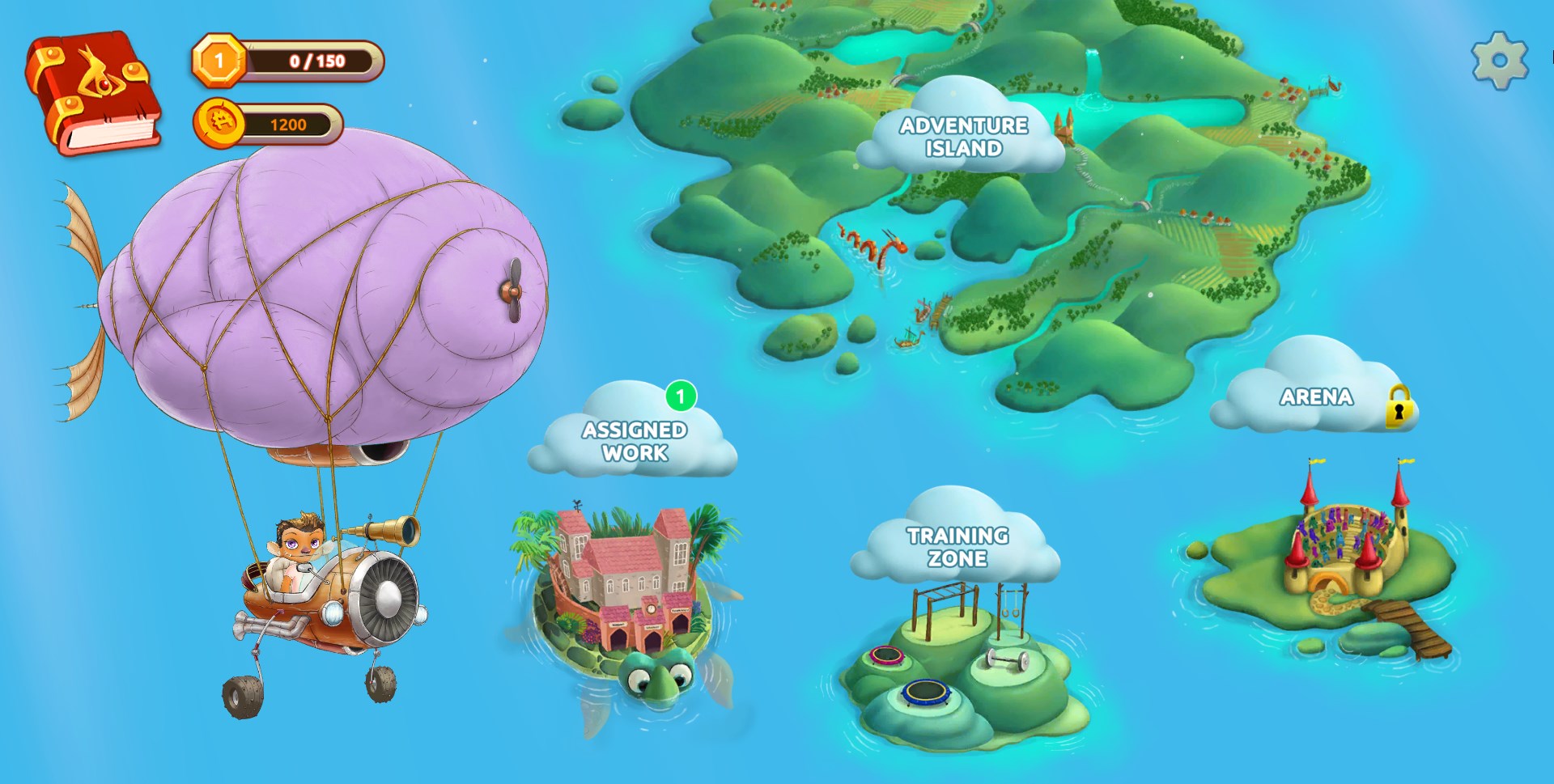Image resolution: width=1554 pixels, height=784 pixels.
Task: Enter Adventure Island
Action: pyautogui.click(x=963, y=136)
